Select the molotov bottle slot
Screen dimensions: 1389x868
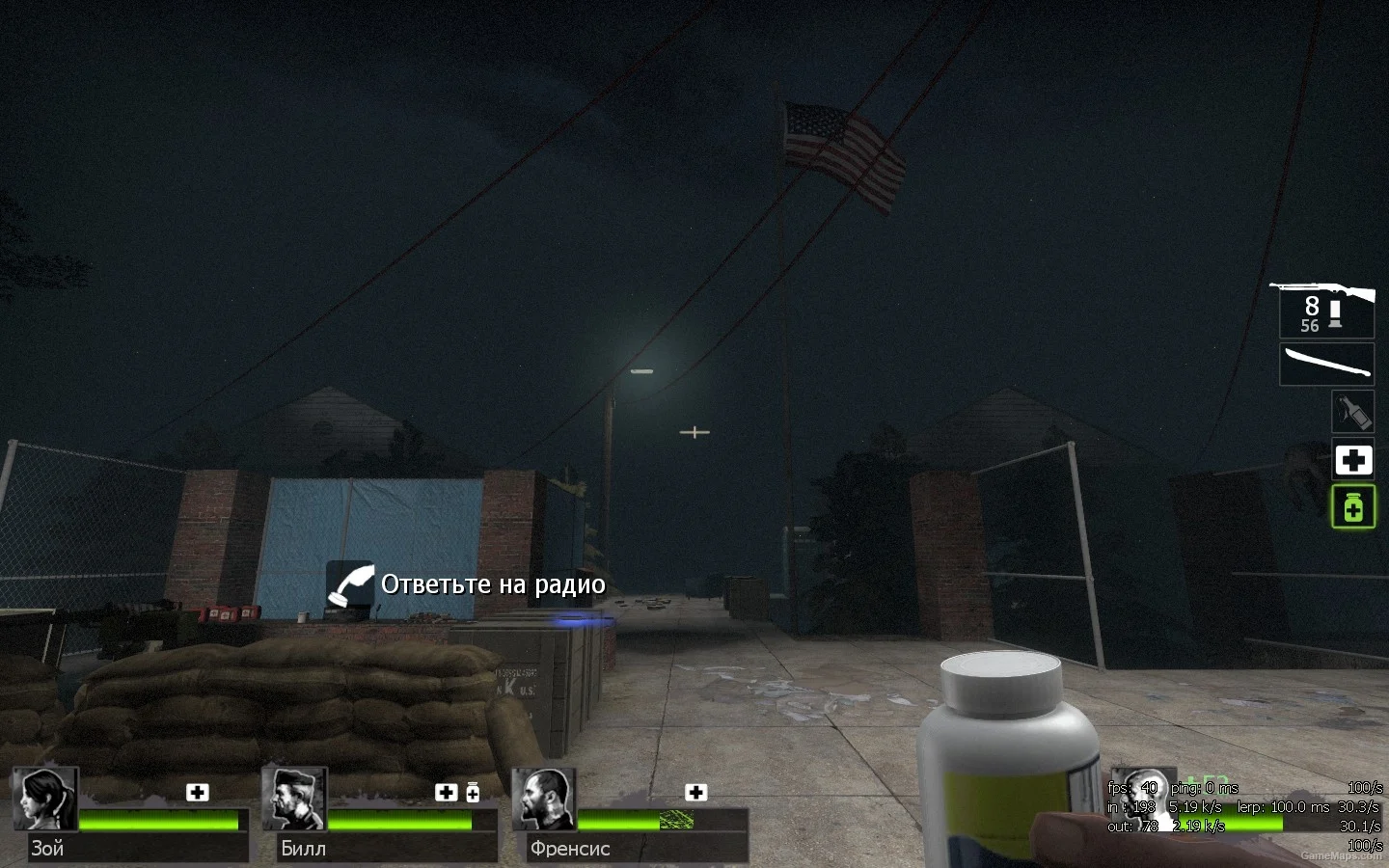click(x=1352, y=412)
